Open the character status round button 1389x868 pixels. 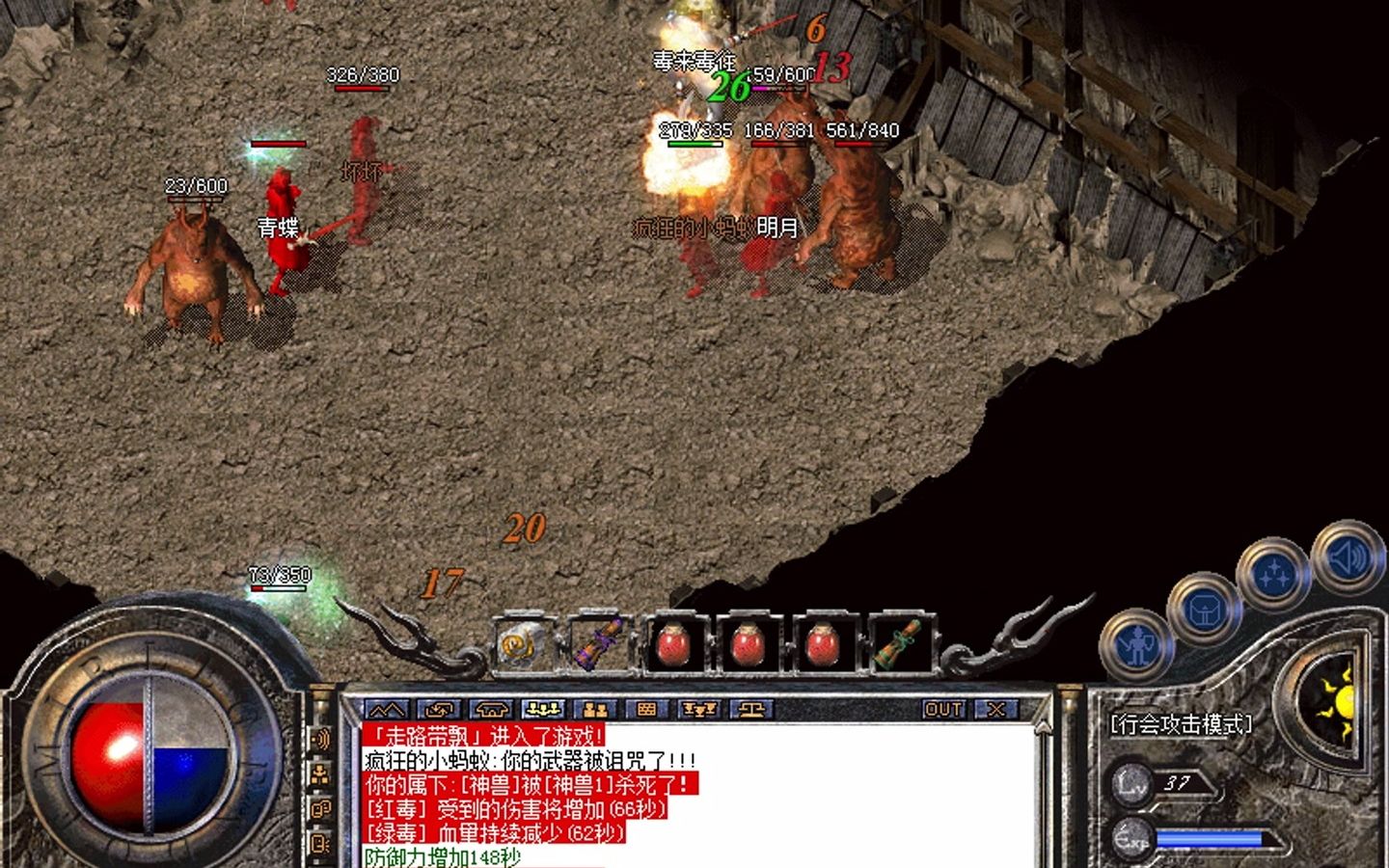tap(1138, 644)
